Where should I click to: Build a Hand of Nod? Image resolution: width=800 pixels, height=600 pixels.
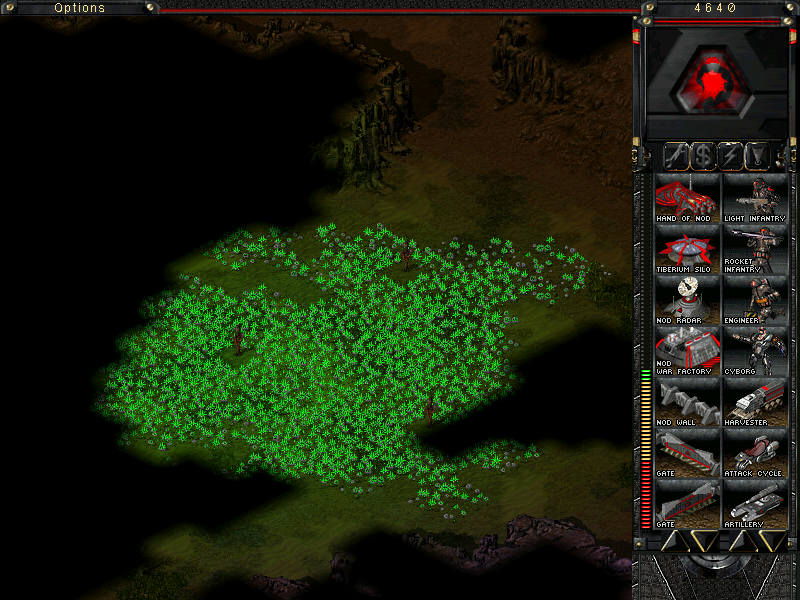(687, 197)
